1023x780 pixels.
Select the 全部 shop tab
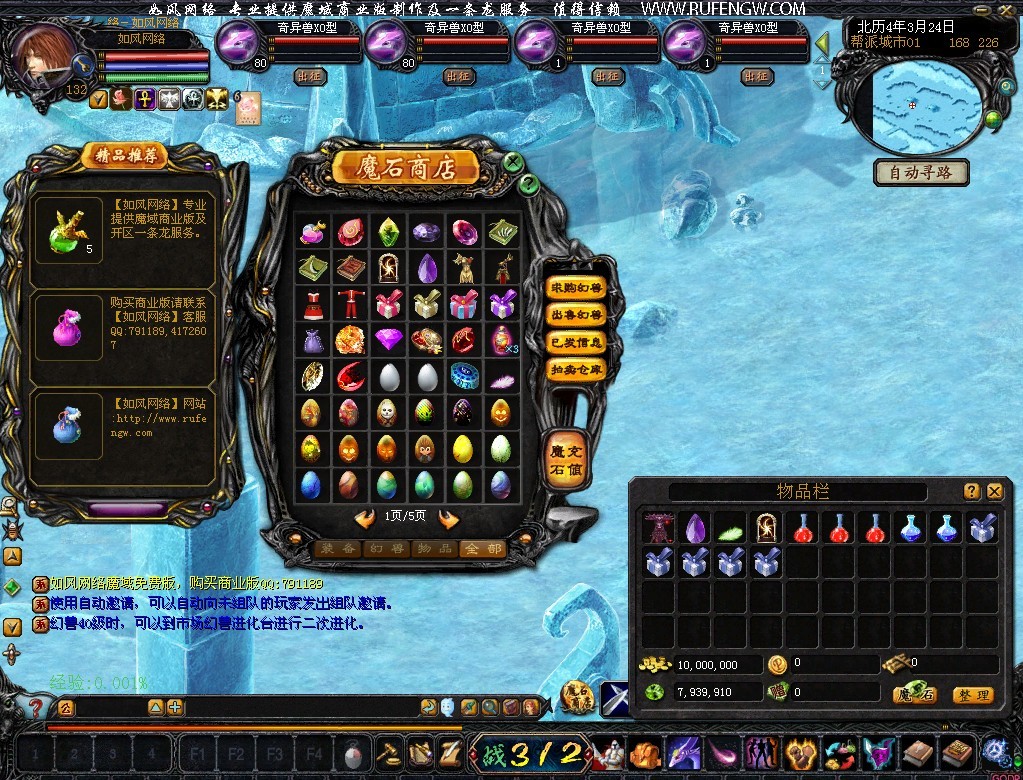point(481,549)
